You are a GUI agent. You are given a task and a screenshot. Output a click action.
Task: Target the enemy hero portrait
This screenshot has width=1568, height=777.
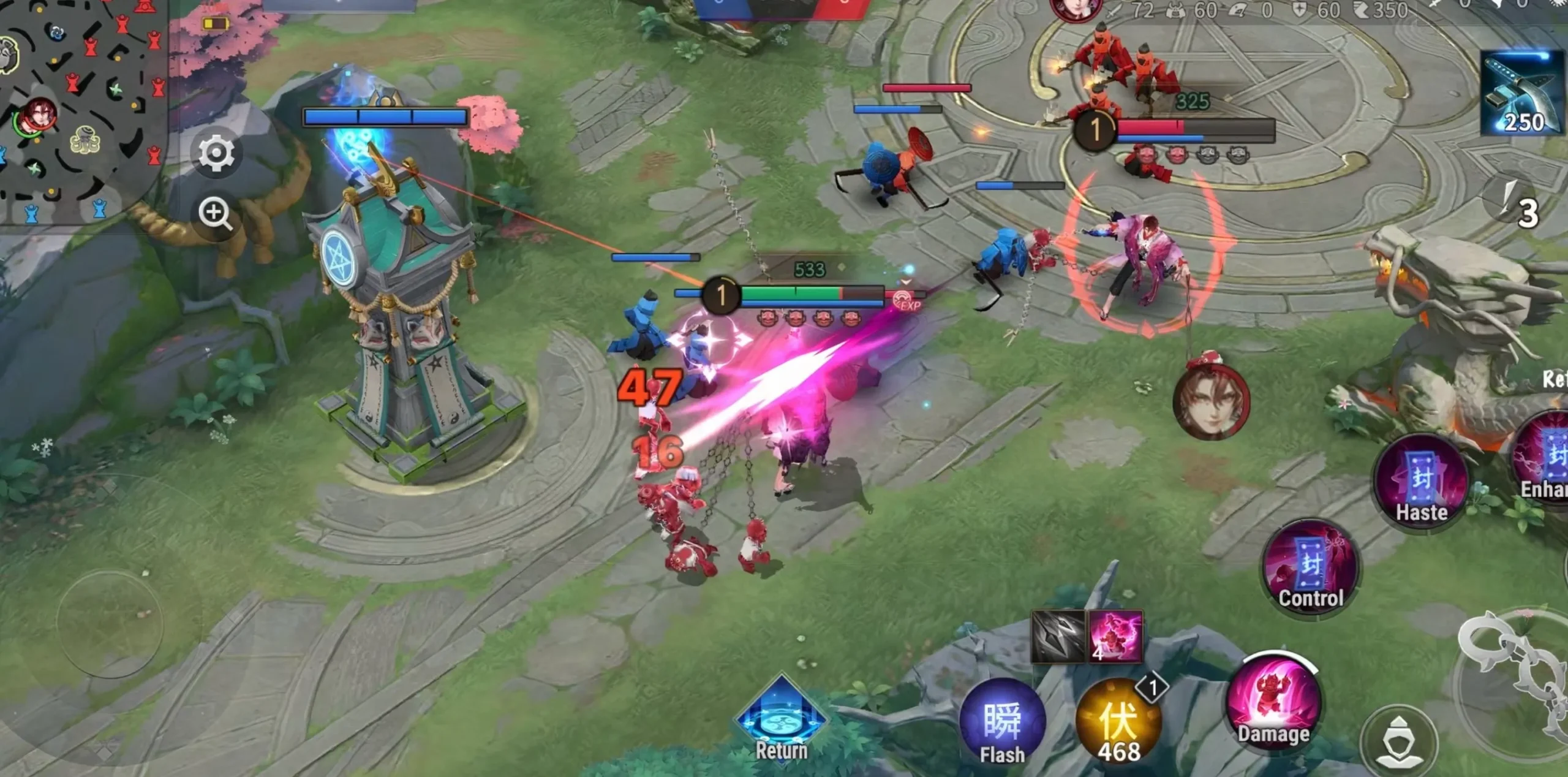pos(1211,403)
